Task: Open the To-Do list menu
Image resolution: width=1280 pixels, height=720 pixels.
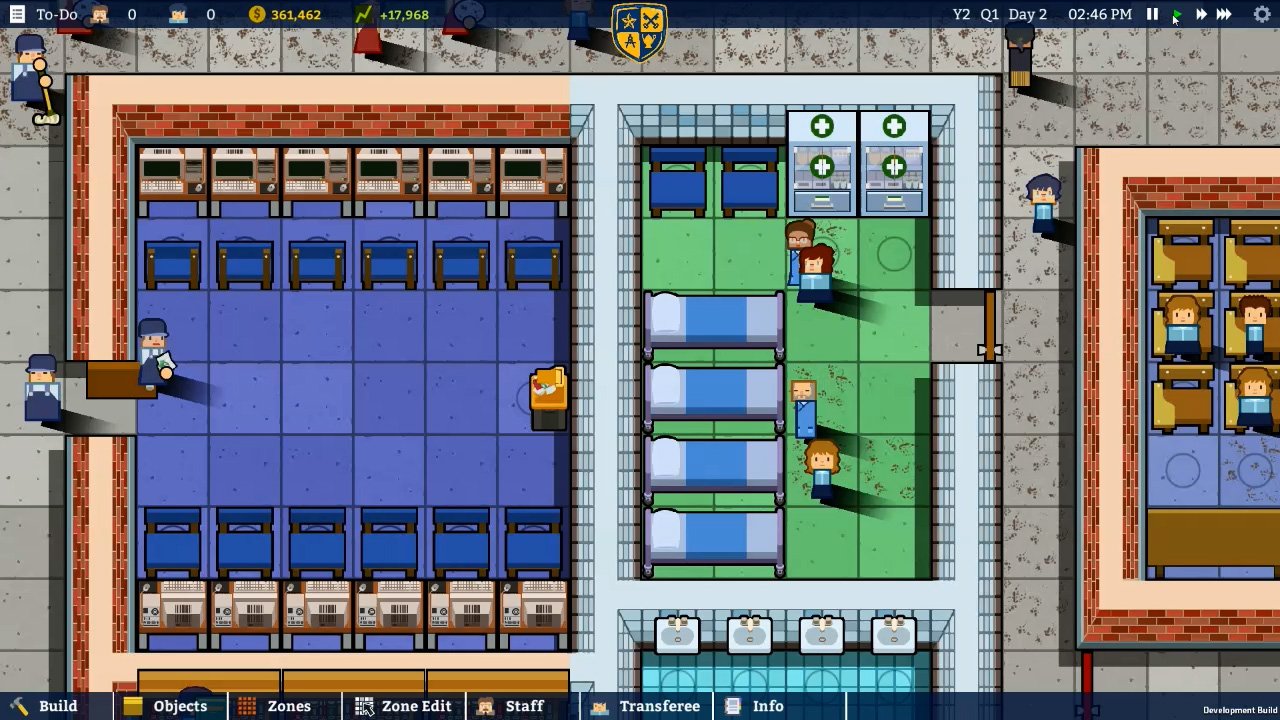Action: (x=16, y=14)
